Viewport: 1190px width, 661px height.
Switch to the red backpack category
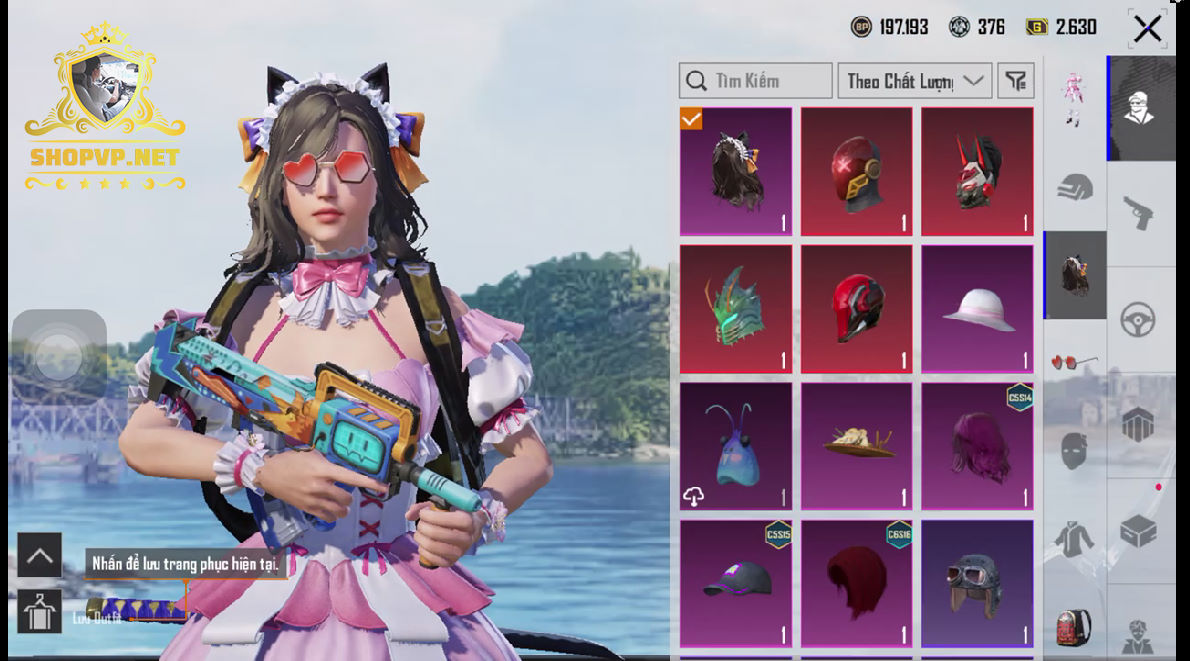tap(1075, 627)
